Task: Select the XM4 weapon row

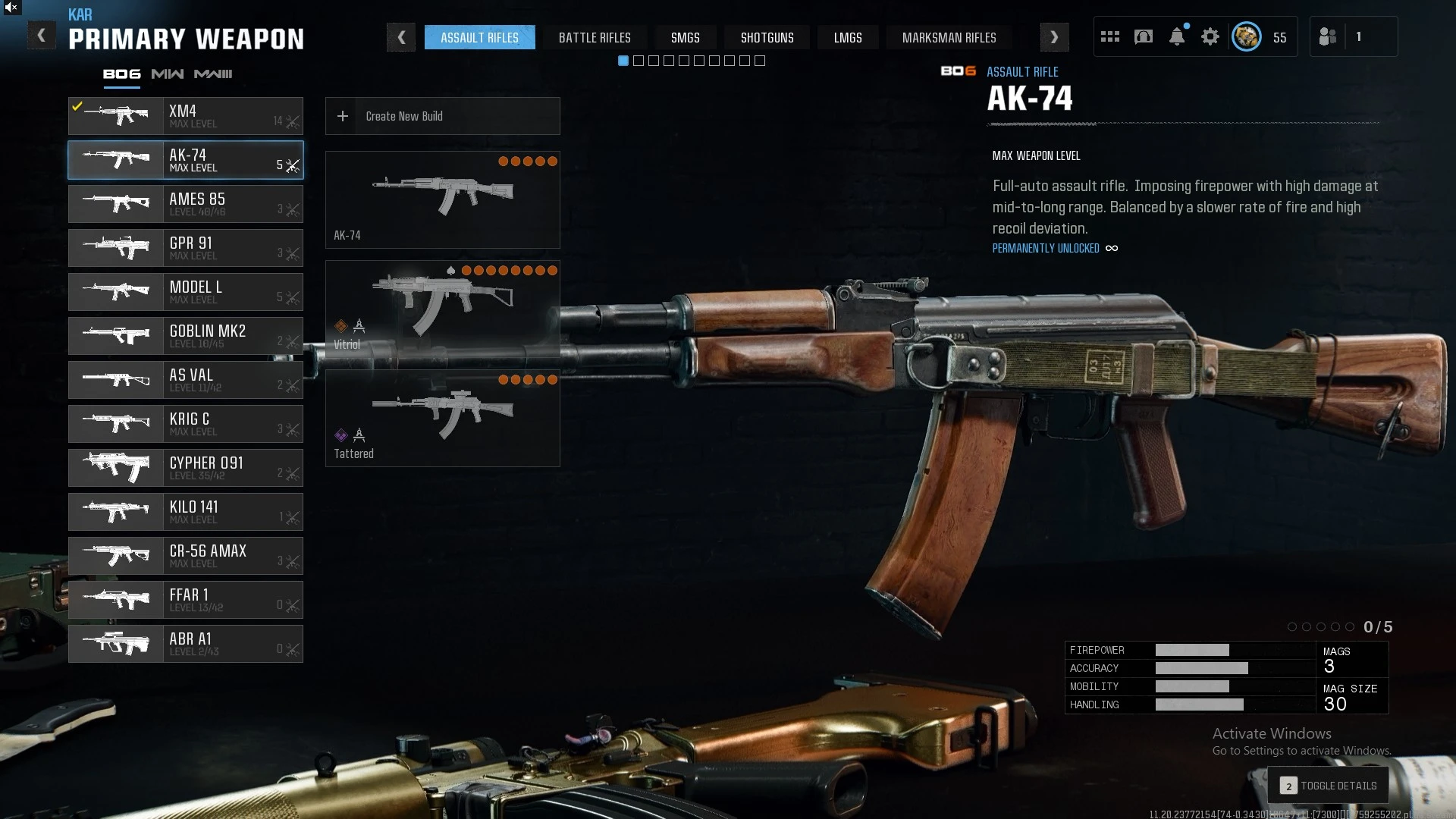Action: click(x=186, y=116)
